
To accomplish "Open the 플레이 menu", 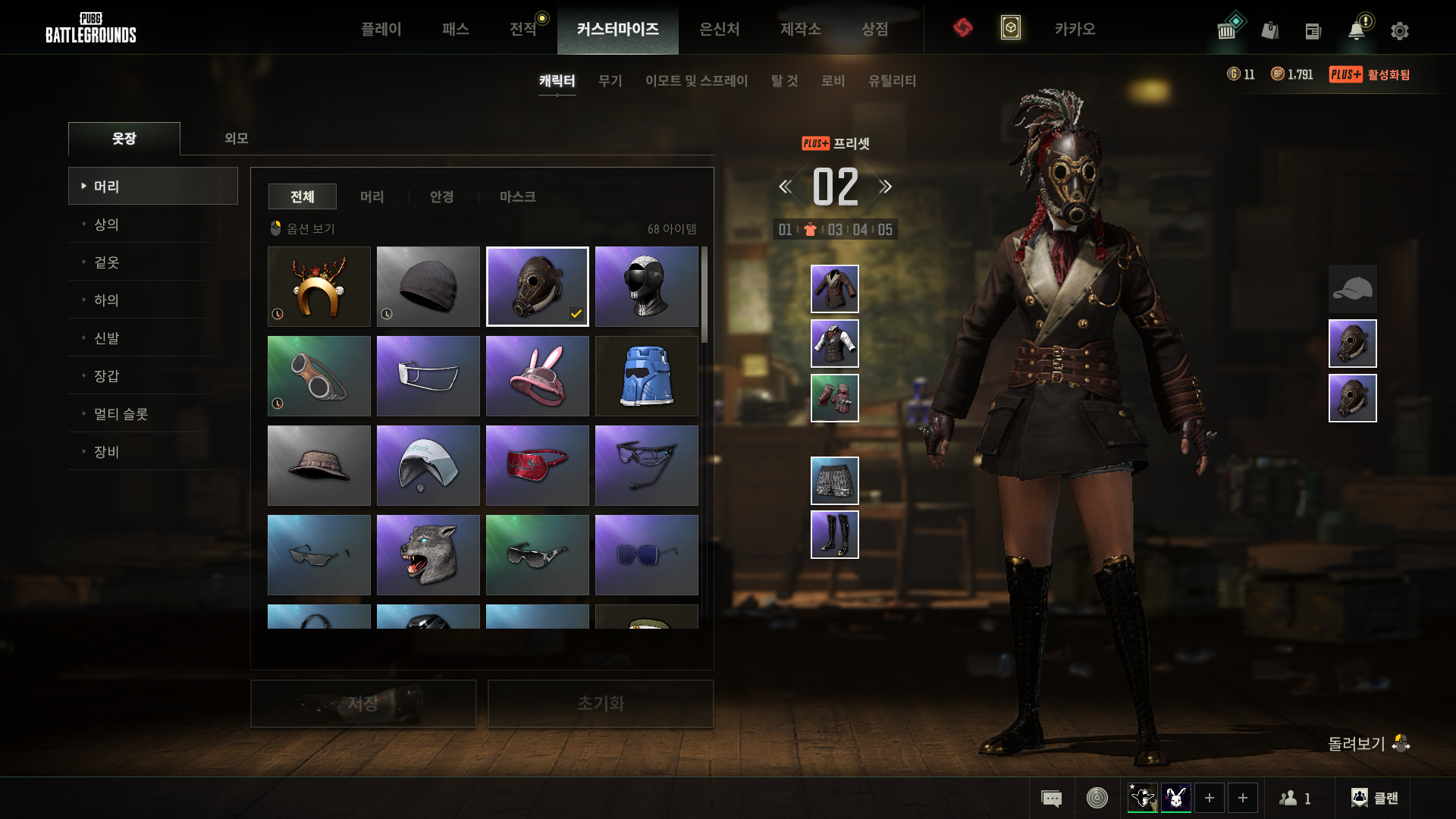I will (x=381, y=29).
